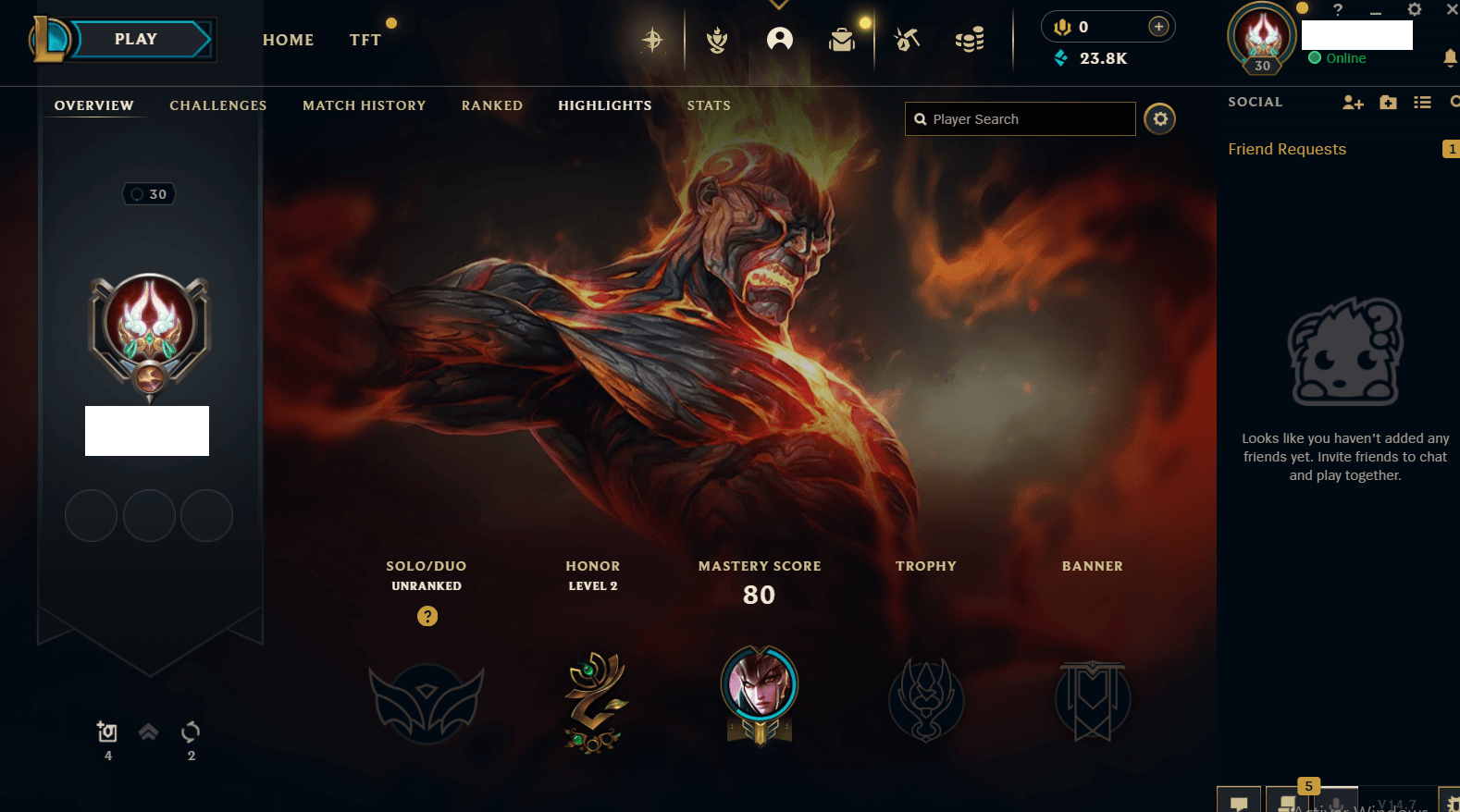View the Highlights tab

click(x=604, y=105)
